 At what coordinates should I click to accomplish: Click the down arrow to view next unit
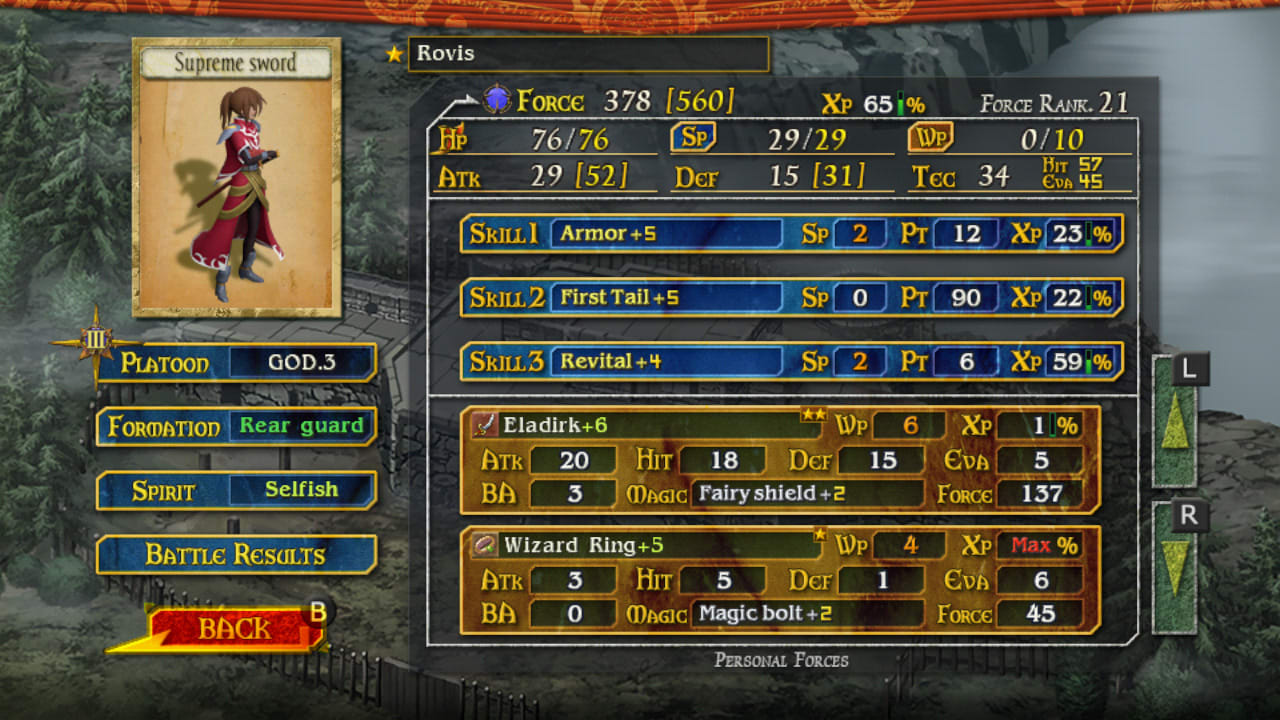1174,569
